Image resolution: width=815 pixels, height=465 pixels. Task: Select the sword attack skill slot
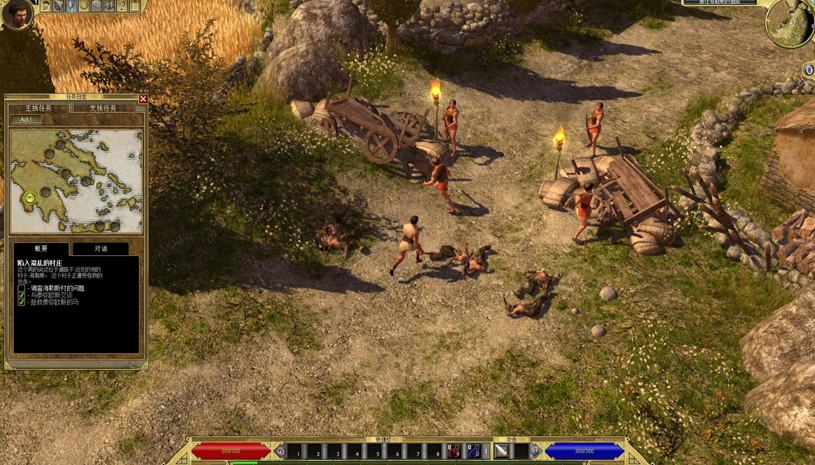[503, 452]
